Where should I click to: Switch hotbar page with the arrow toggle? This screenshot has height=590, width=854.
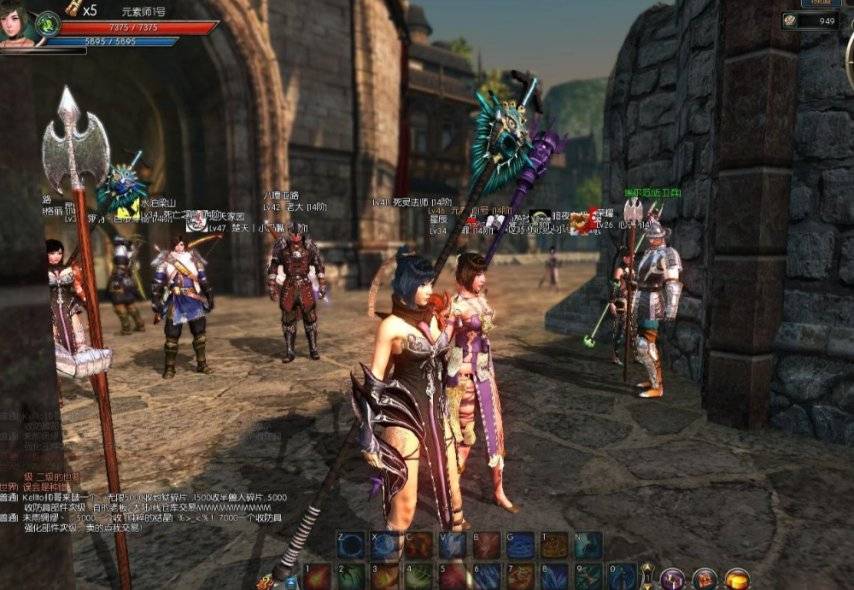(x=647, y=575)
